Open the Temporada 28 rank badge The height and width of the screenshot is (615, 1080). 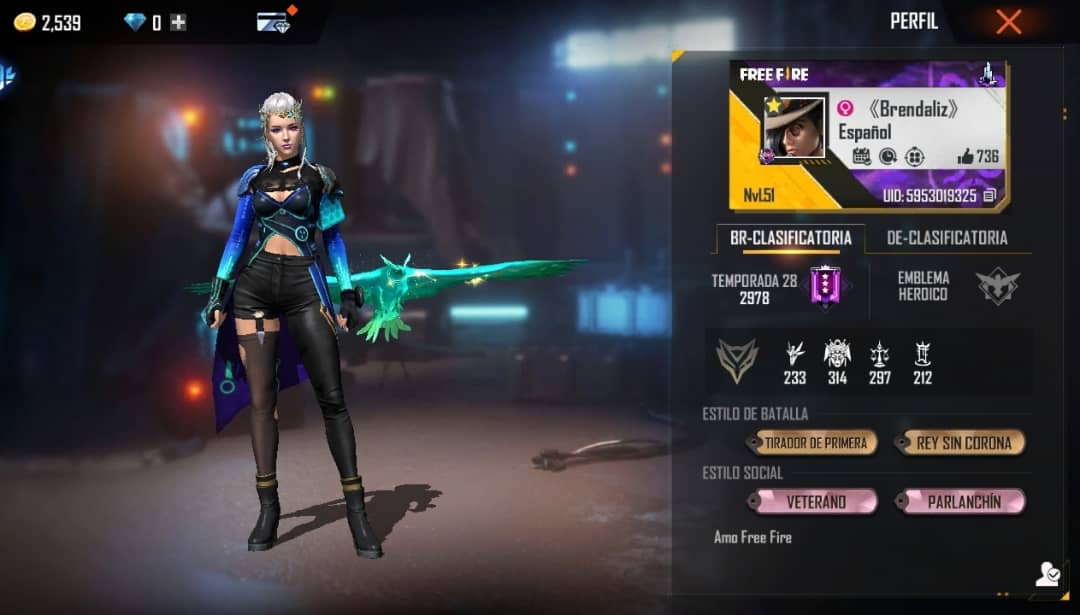826,287
